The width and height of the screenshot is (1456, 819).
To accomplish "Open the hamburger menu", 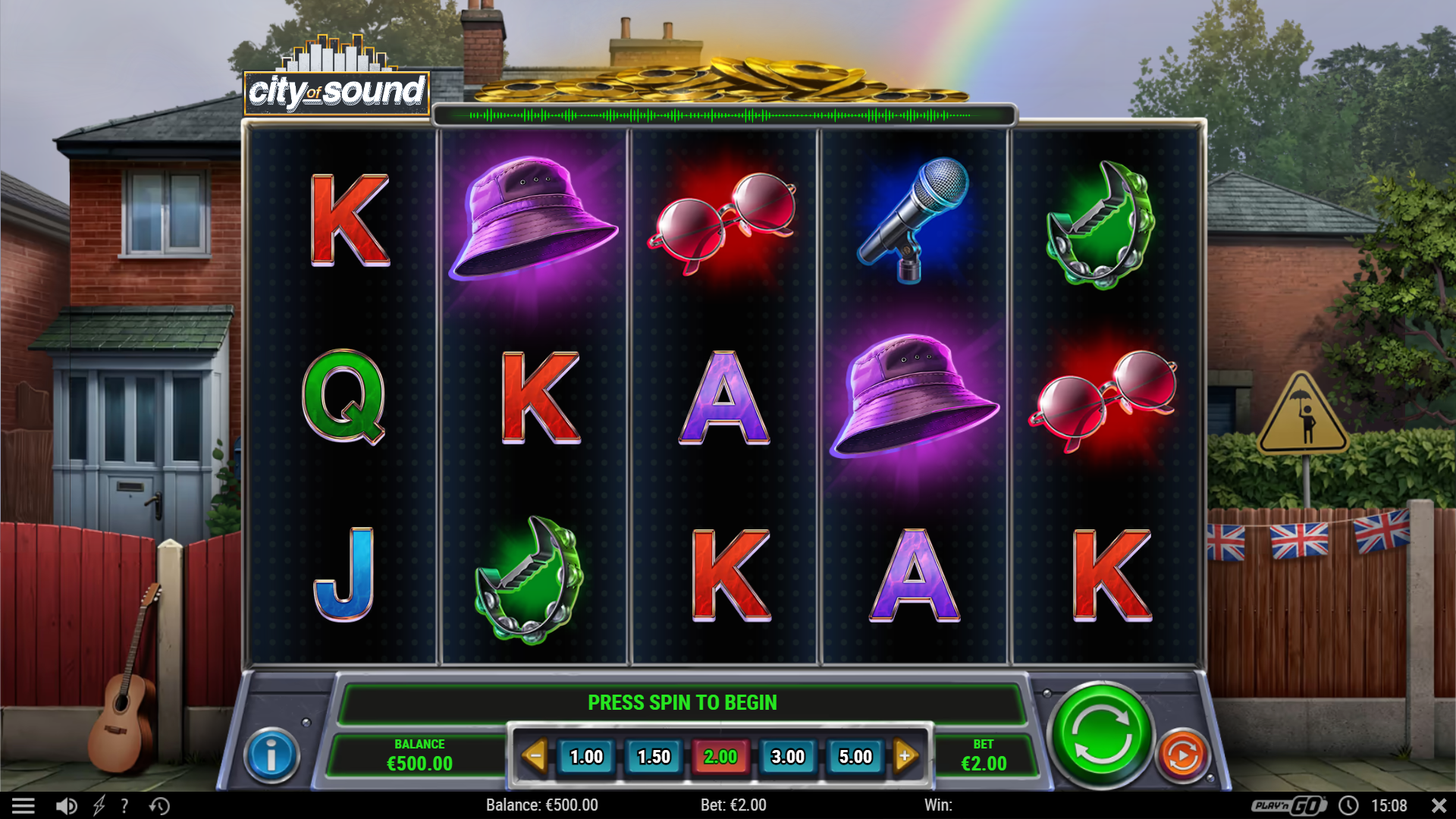I will [x=24, y=805].
